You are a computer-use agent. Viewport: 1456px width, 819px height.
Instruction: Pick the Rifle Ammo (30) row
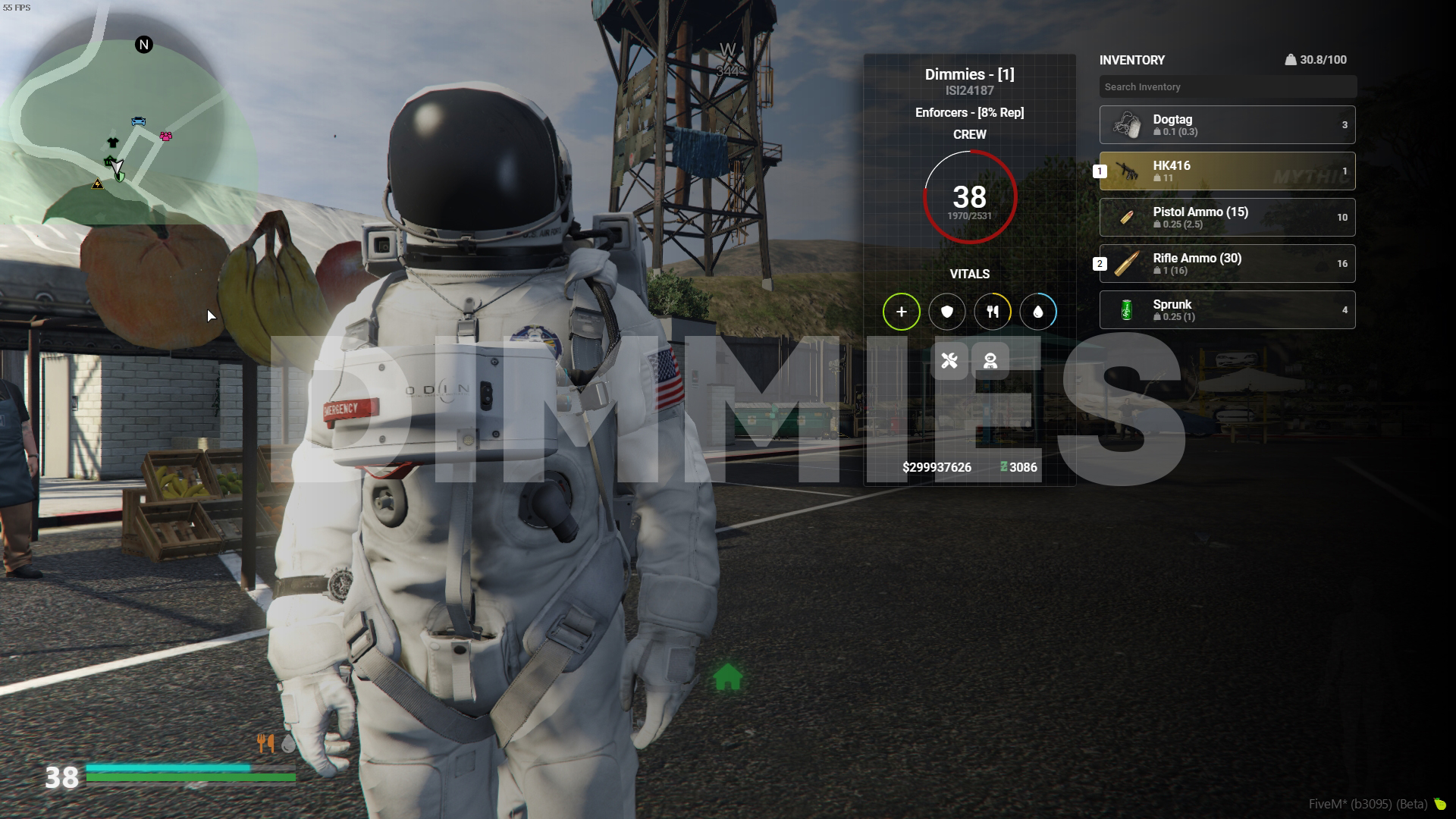pos(1227,264)
